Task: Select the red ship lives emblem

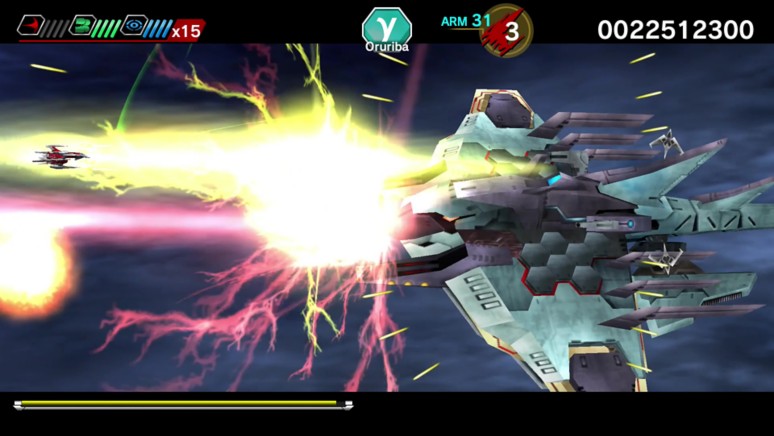Action: pyautogui.click(x=507, y=30)
